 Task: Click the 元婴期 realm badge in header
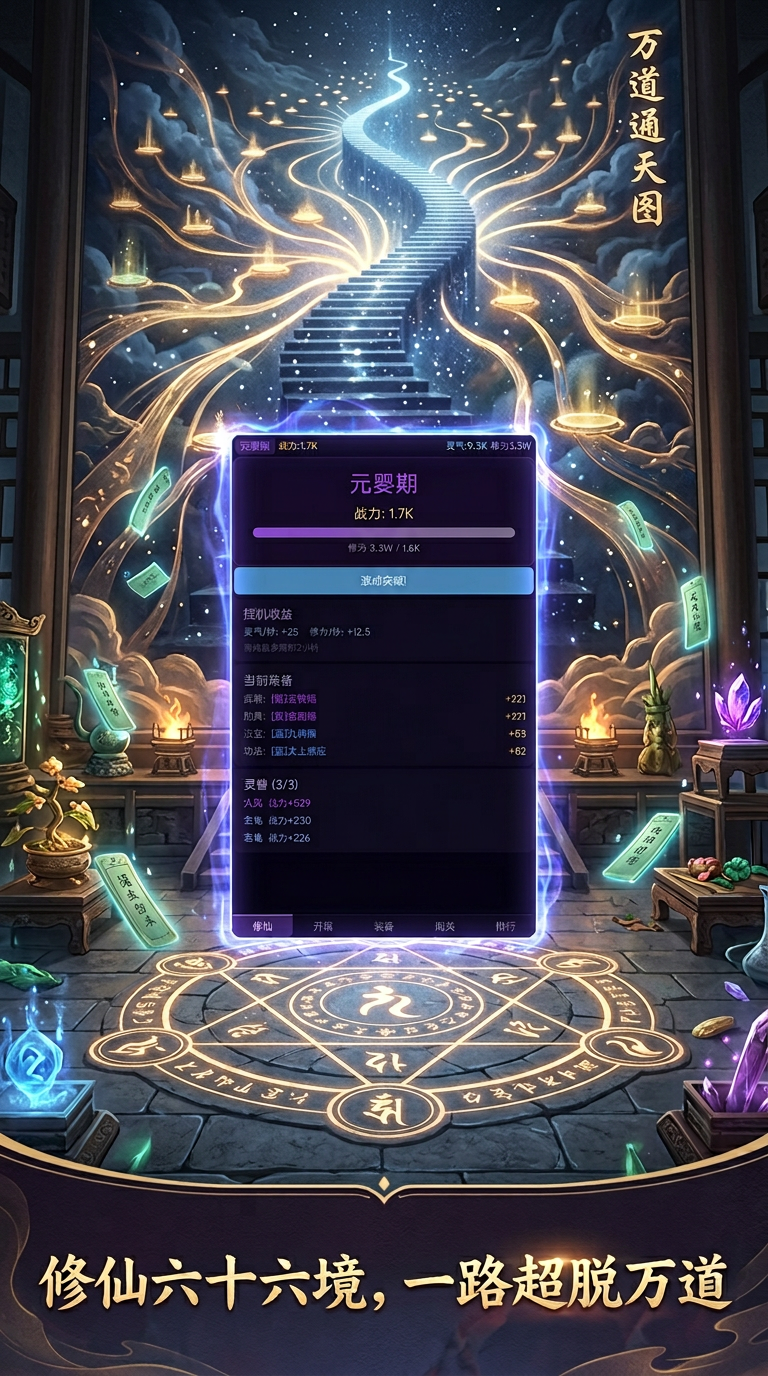254,445
